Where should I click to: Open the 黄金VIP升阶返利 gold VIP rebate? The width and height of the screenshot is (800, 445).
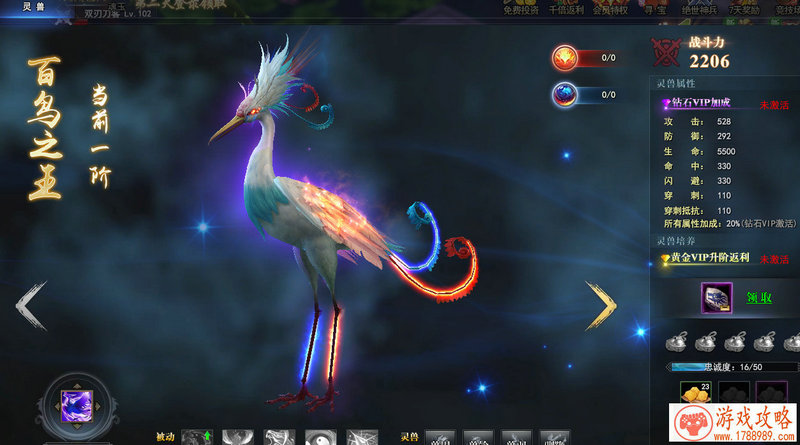point(708,259)
